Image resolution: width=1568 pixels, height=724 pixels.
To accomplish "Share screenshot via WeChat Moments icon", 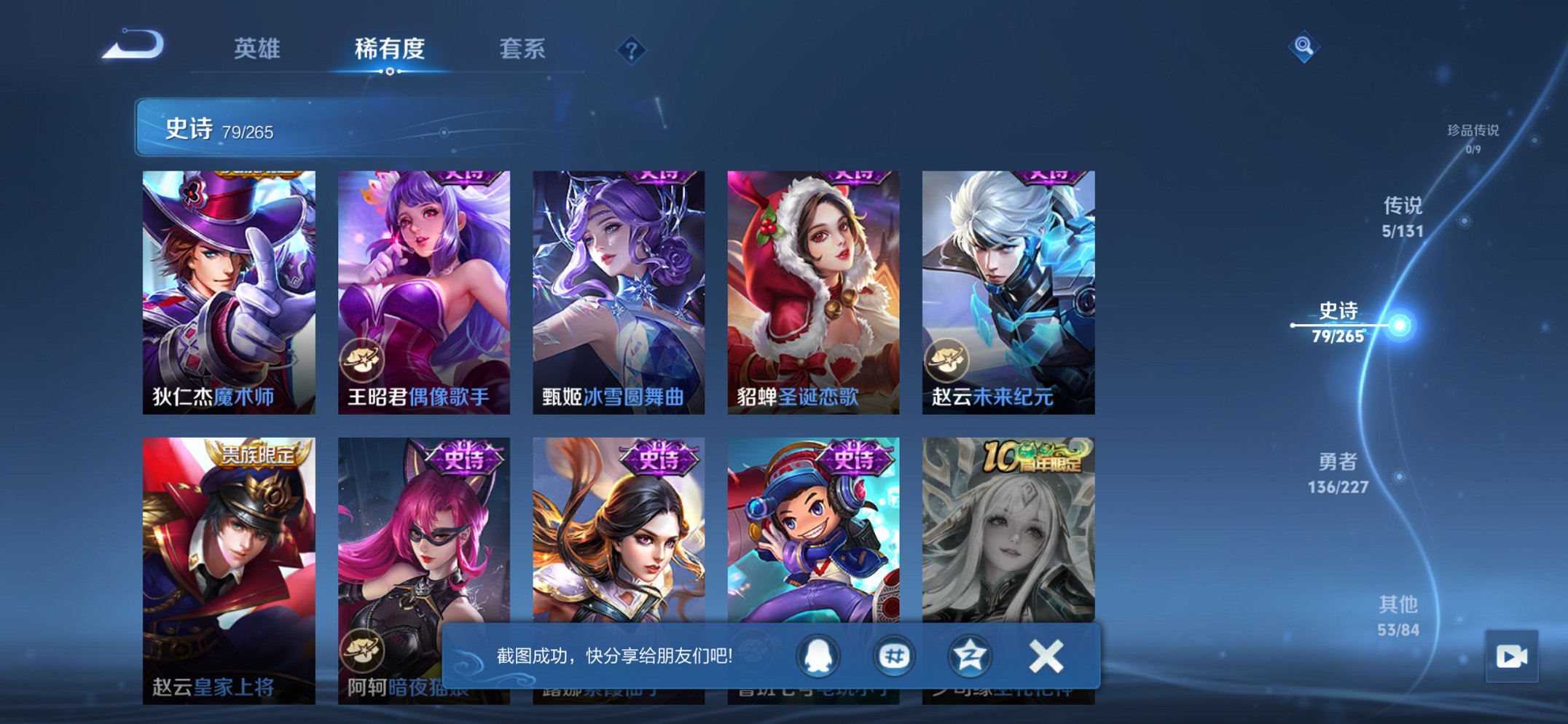I will [x=893, y=655].
